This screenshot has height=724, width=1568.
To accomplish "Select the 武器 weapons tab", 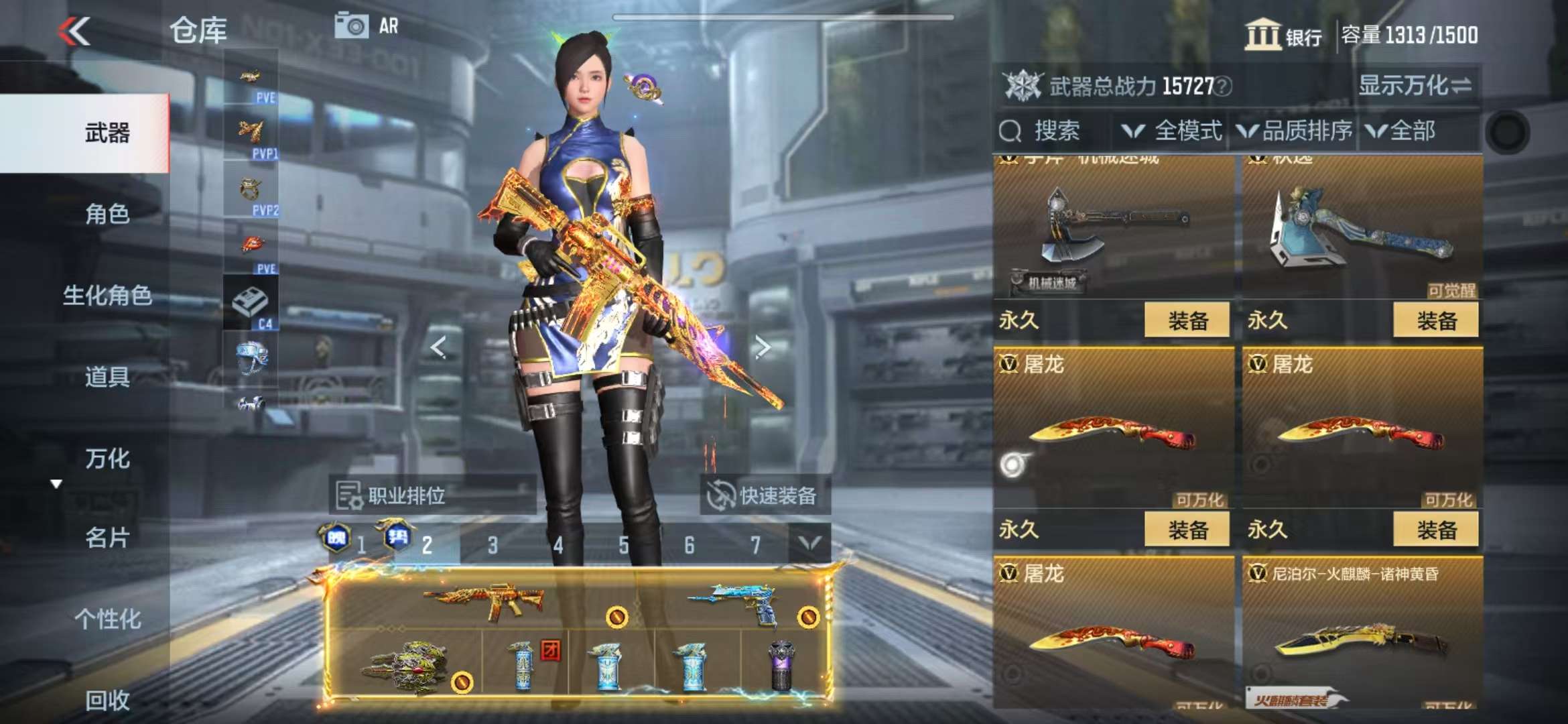I will click(107, 133).
